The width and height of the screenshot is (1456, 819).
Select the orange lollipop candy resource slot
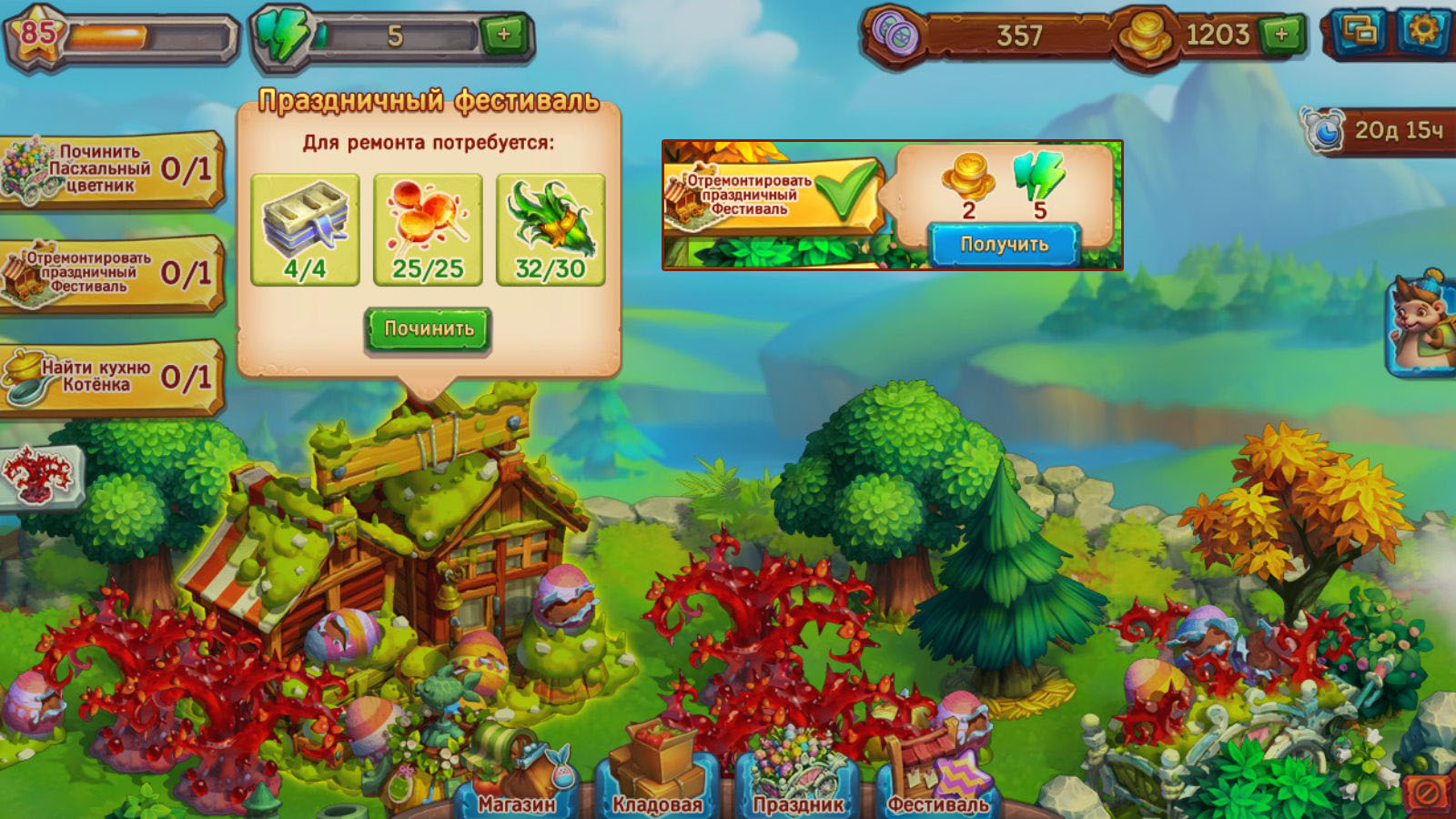click(x=428, y=229)
